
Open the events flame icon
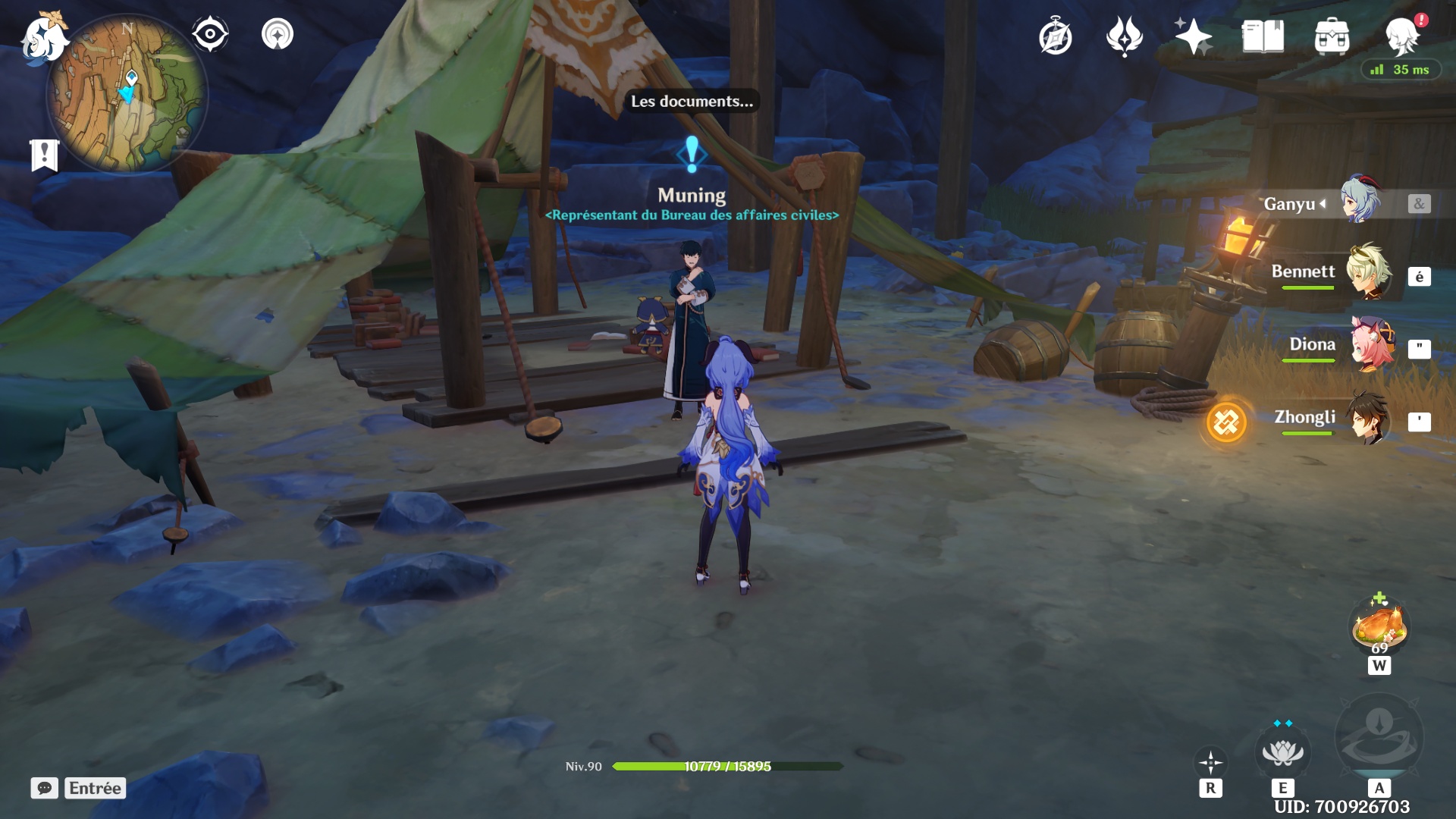tap(1124, 36)
